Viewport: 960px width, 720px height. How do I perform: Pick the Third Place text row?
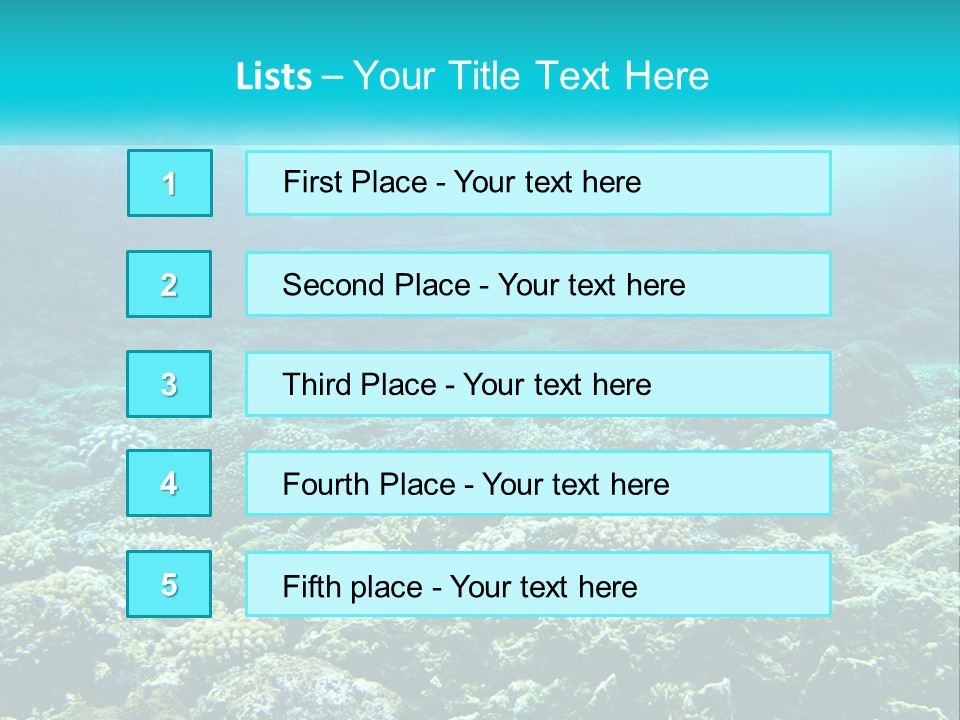(x=538, y=384)
